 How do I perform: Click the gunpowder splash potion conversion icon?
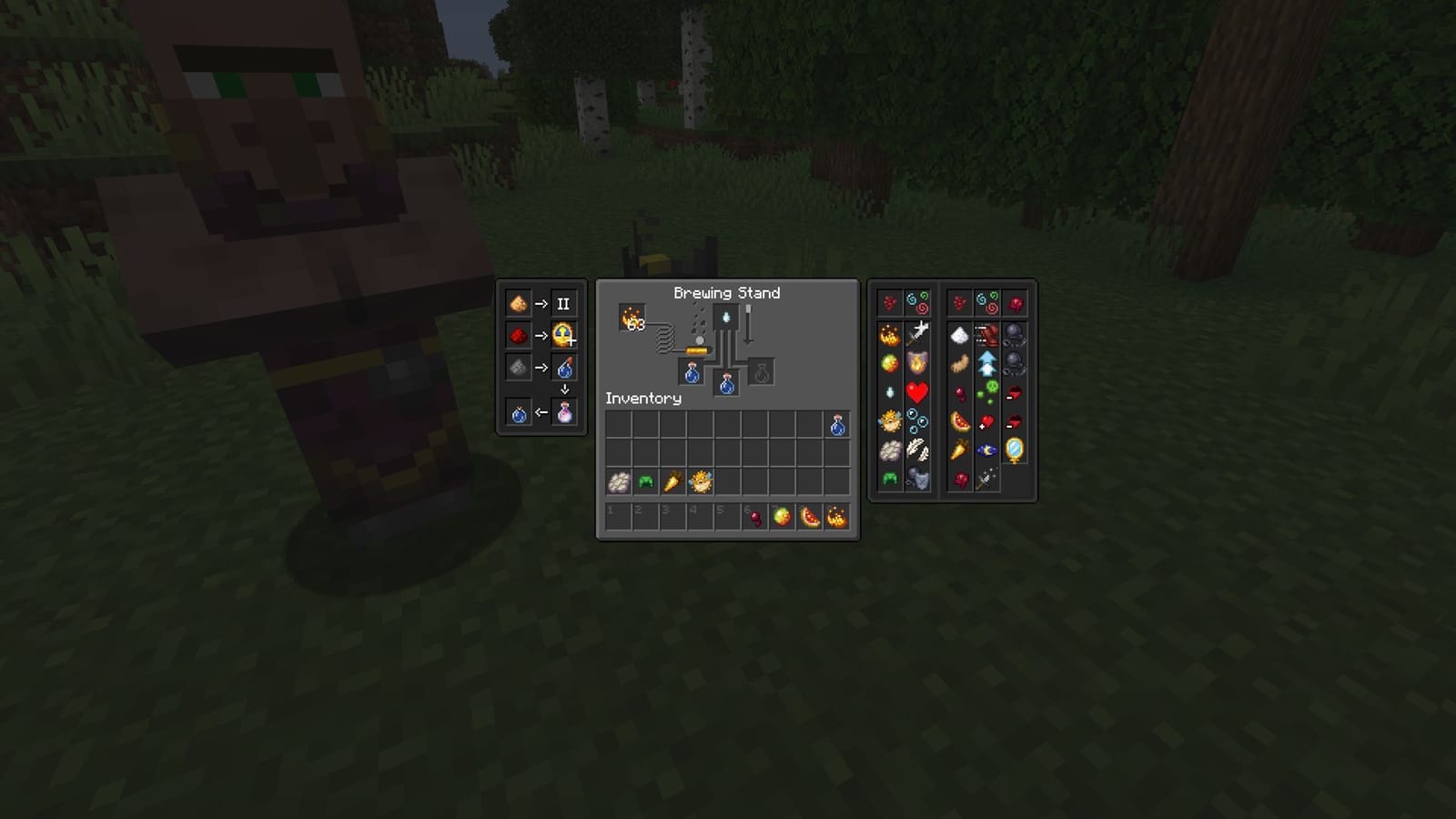point(517,369)
